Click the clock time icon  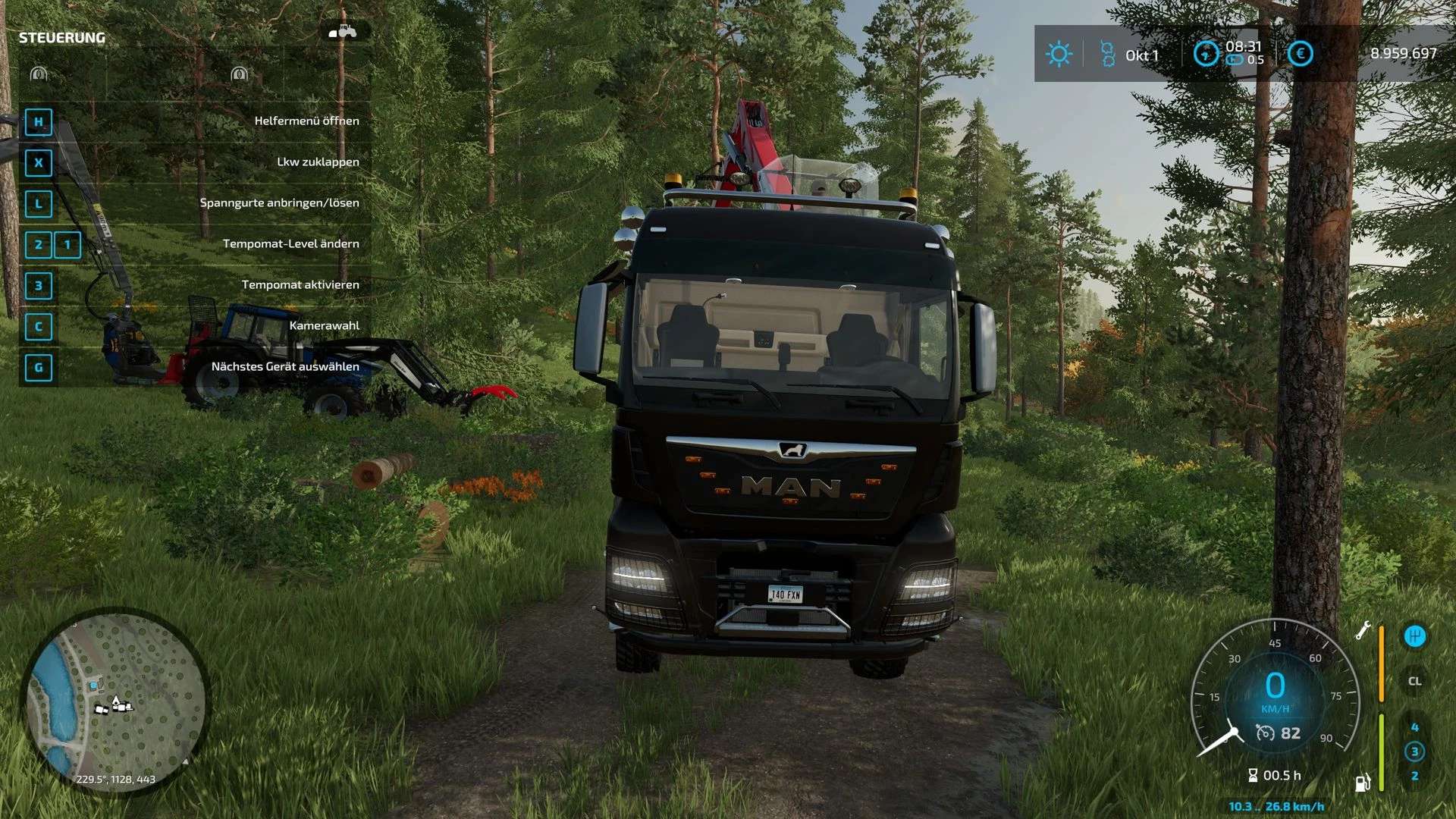coord(1206,54)
